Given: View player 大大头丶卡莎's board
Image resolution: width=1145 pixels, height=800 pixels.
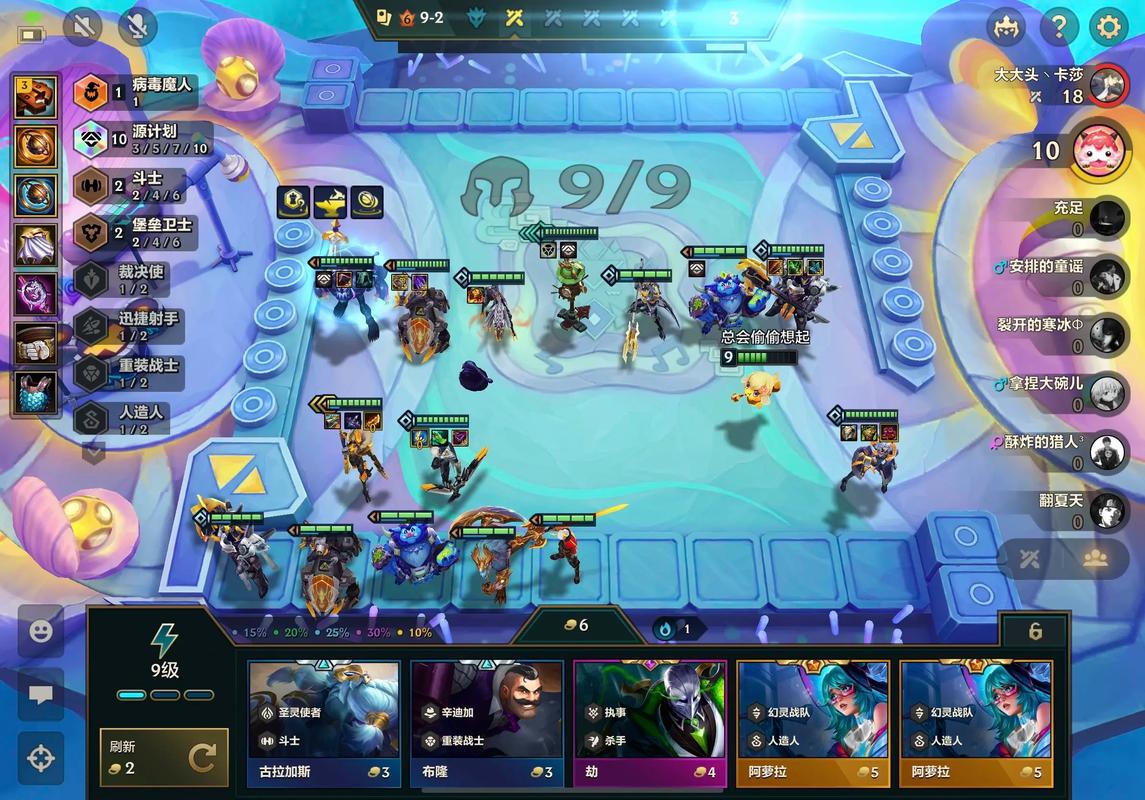Looking at the screenshot, I should (1106, 85).
